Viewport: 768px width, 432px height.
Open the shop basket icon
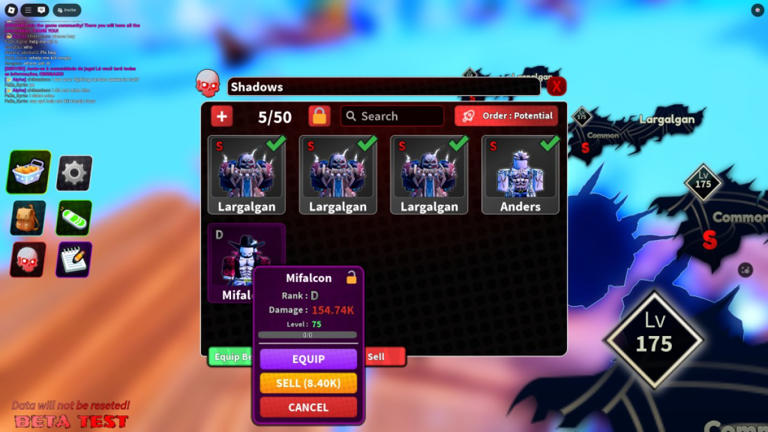[29, 172]
